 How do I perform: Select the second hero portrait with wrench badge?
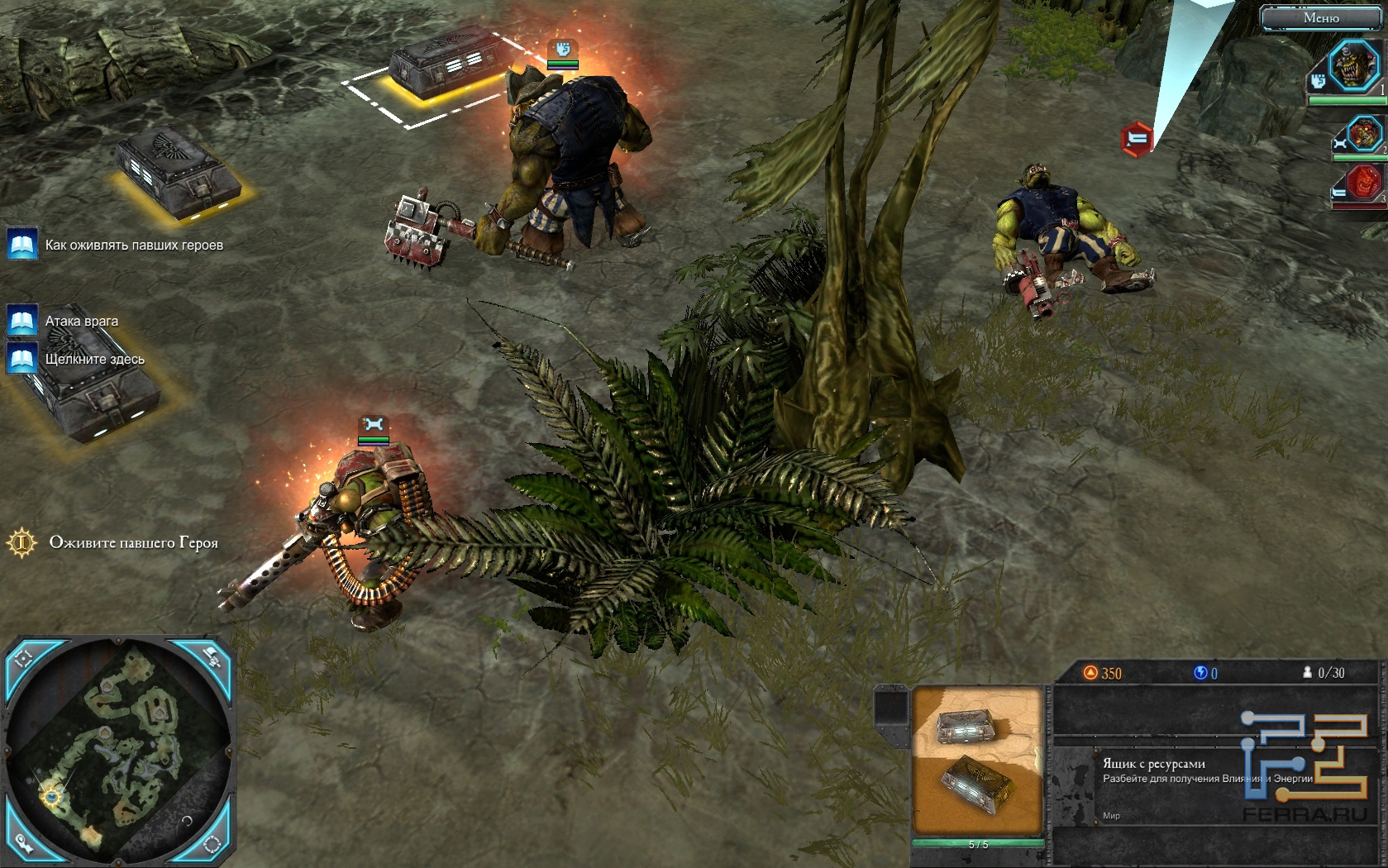click(x=1364, y=134)
